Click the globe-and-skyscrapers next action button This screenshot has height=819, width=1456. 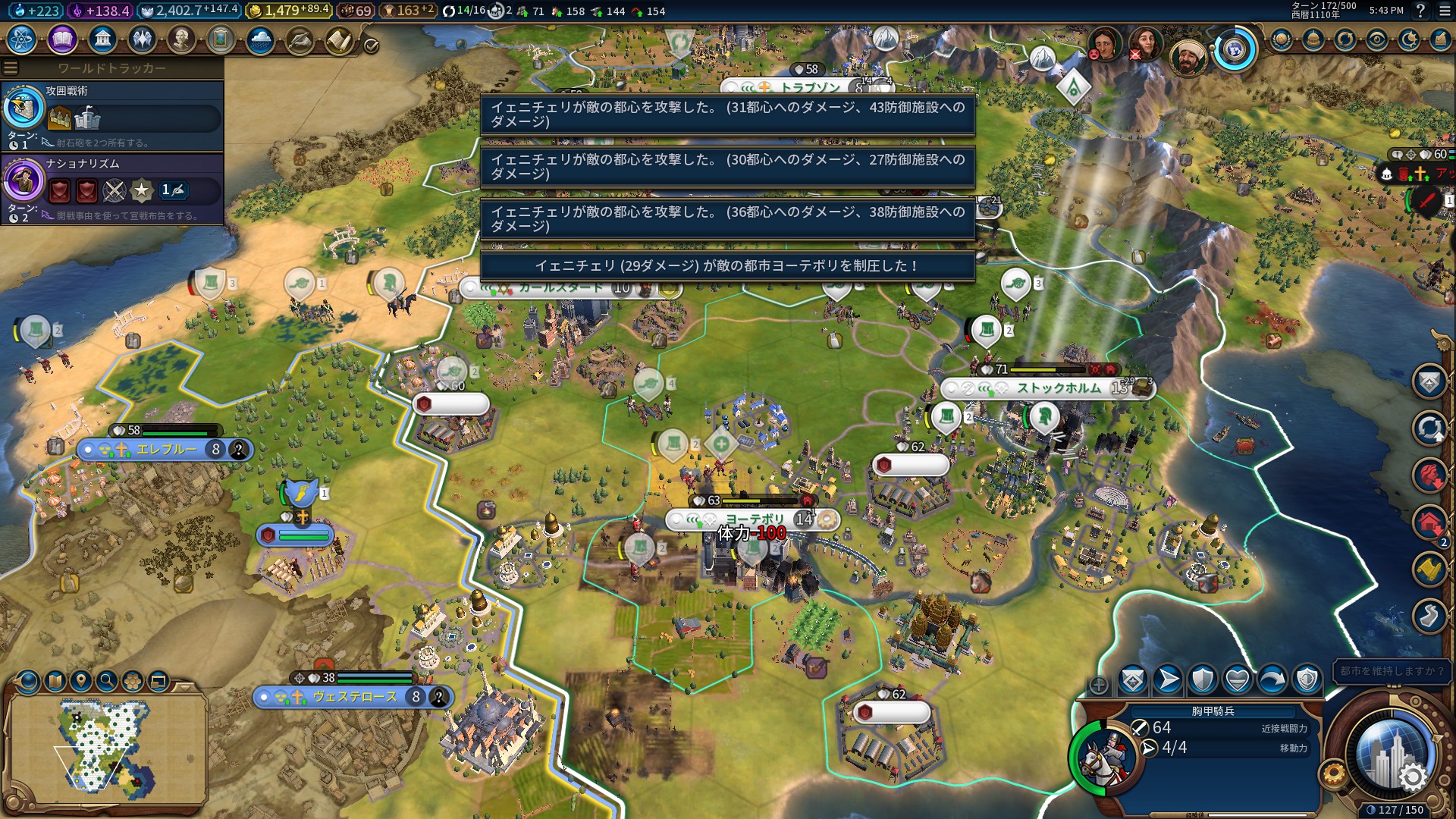(1392, 755)
